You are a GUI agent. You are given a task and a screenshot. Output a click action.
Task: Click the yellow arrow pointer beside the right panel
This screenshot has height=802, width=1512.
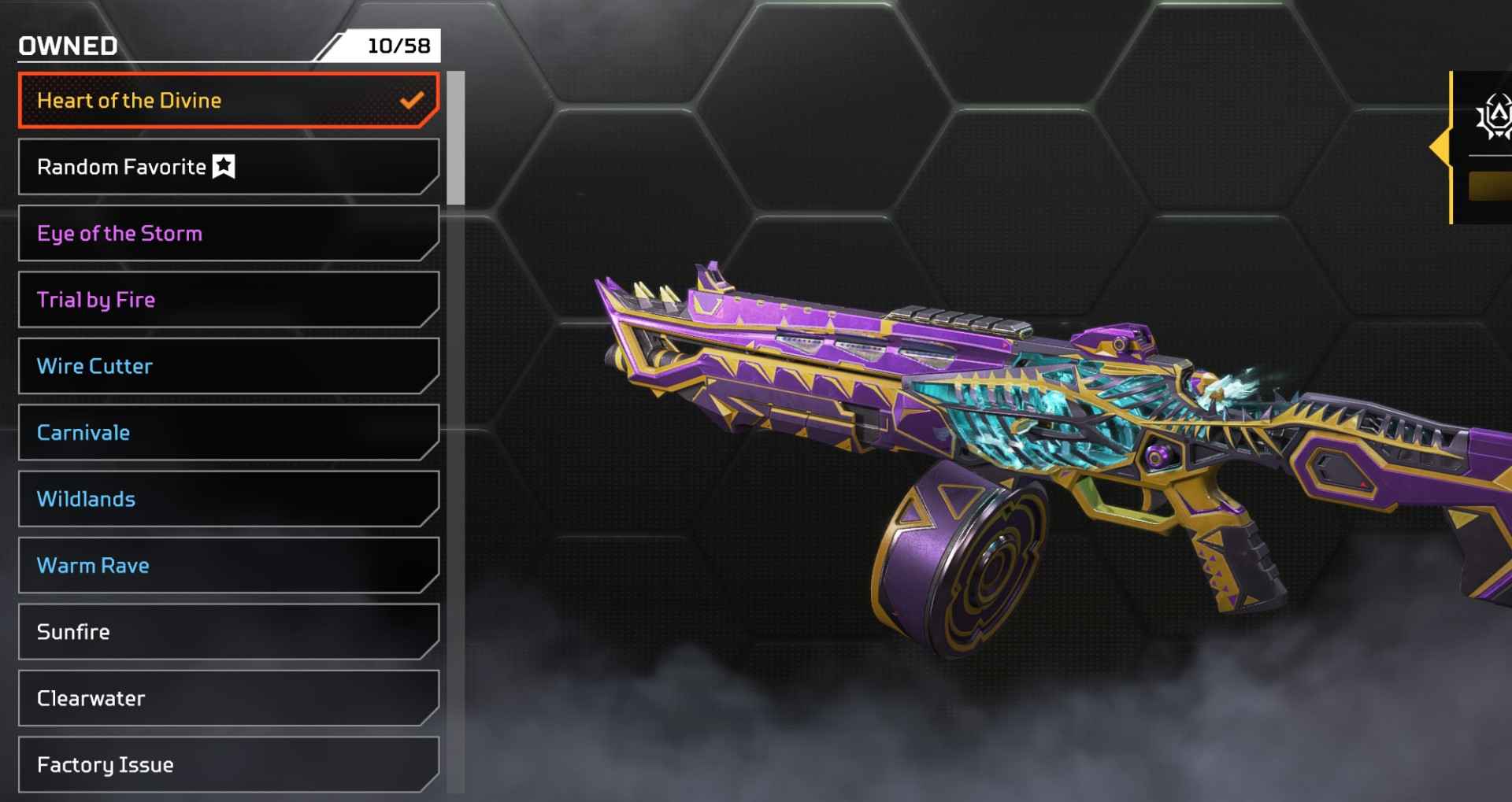pyautogui.click(x=1441, y=146)
